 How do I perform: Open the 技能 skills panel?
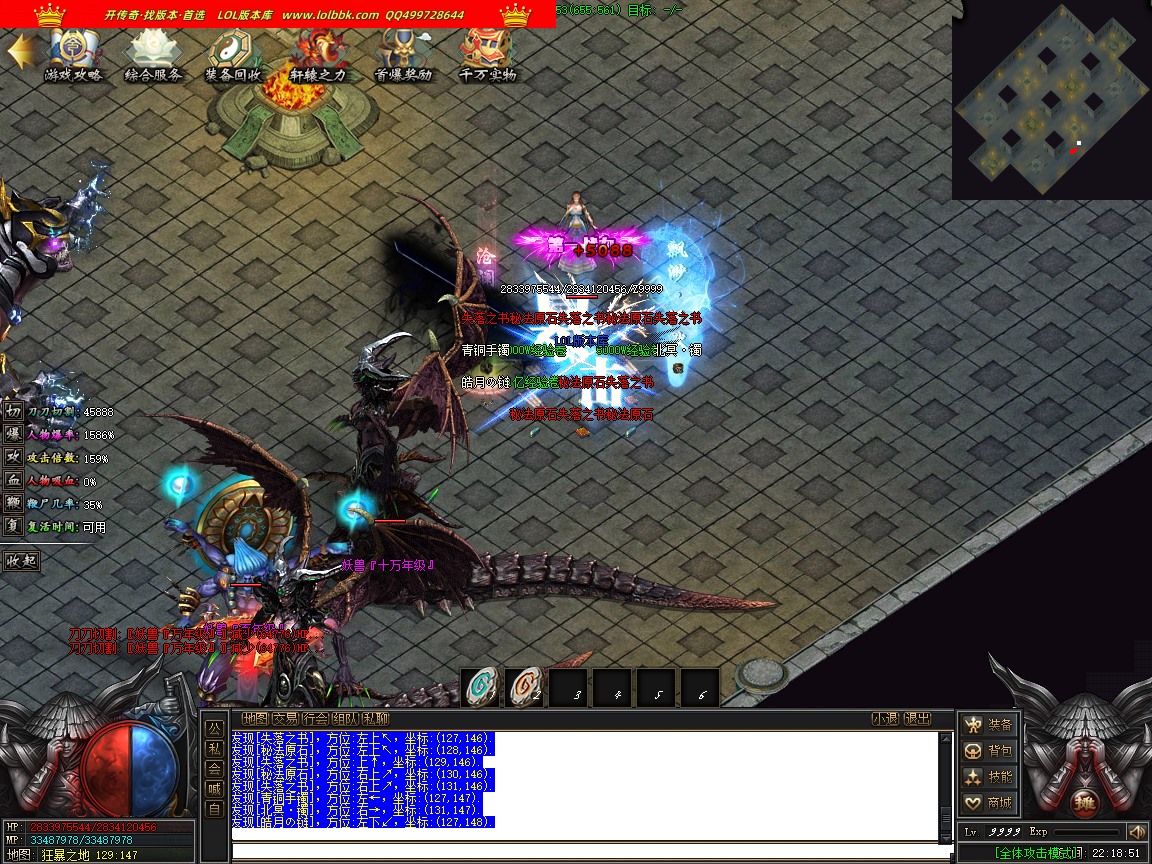click(988, 776)
